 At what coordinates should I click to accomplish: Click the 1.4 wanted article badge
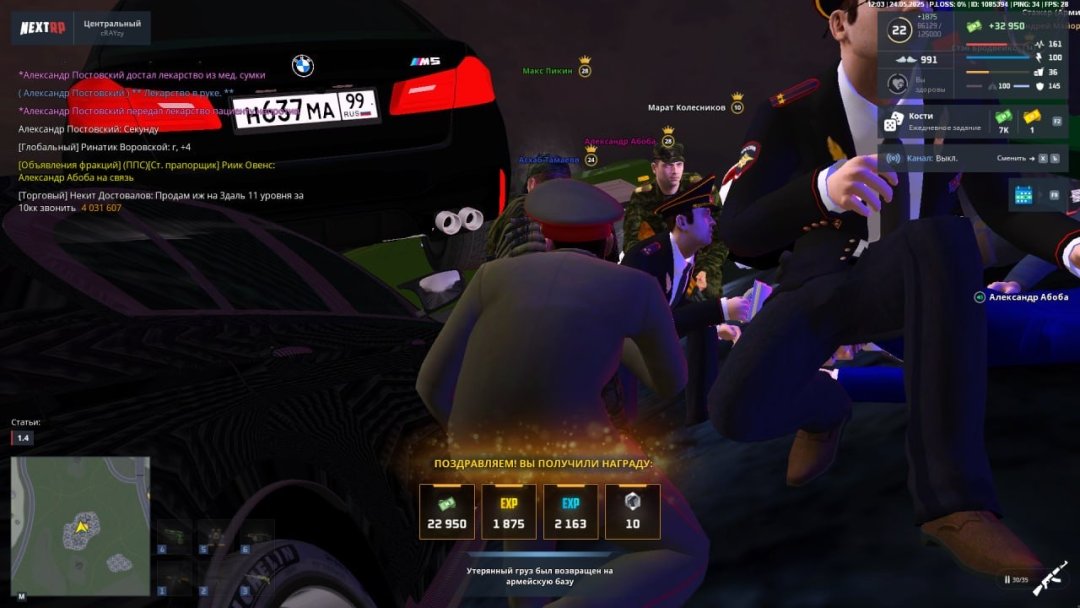[23, 438]
